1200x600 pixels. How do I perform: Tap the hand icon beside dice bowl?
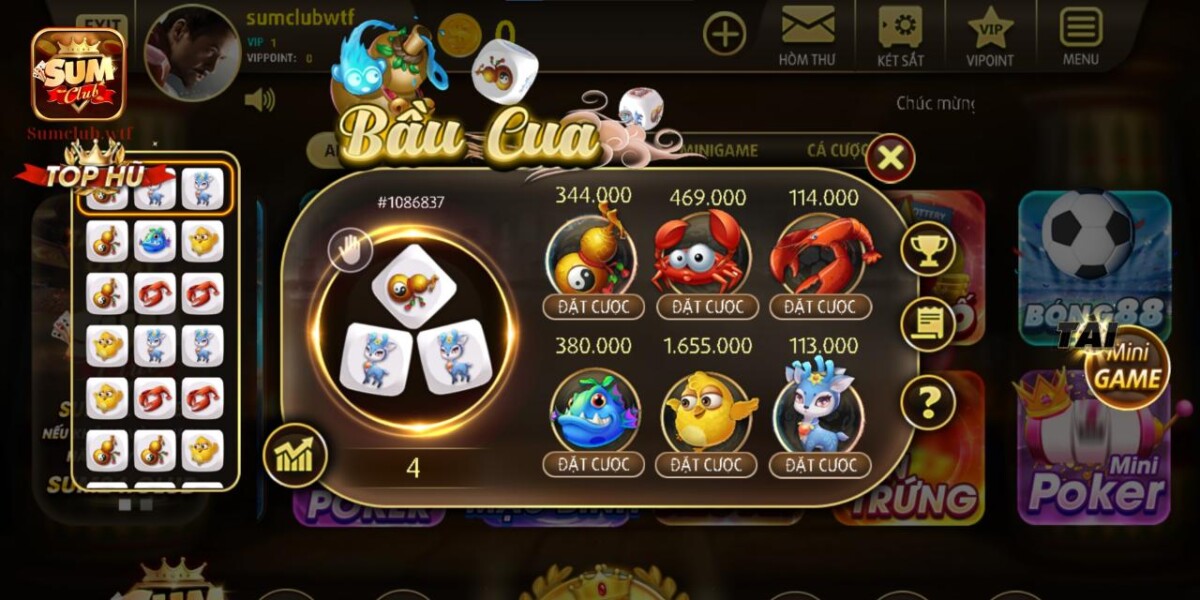click(350, 250)
